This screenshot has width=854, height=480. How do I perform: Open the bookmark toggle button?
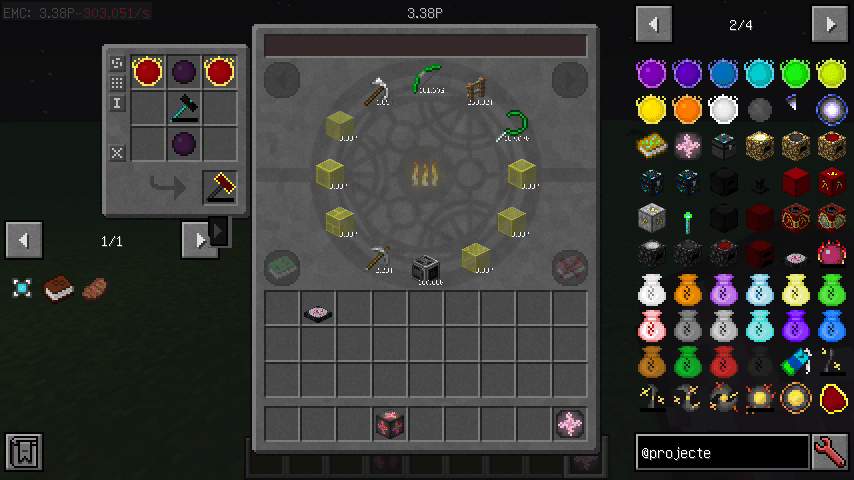(x=23, y=452)
